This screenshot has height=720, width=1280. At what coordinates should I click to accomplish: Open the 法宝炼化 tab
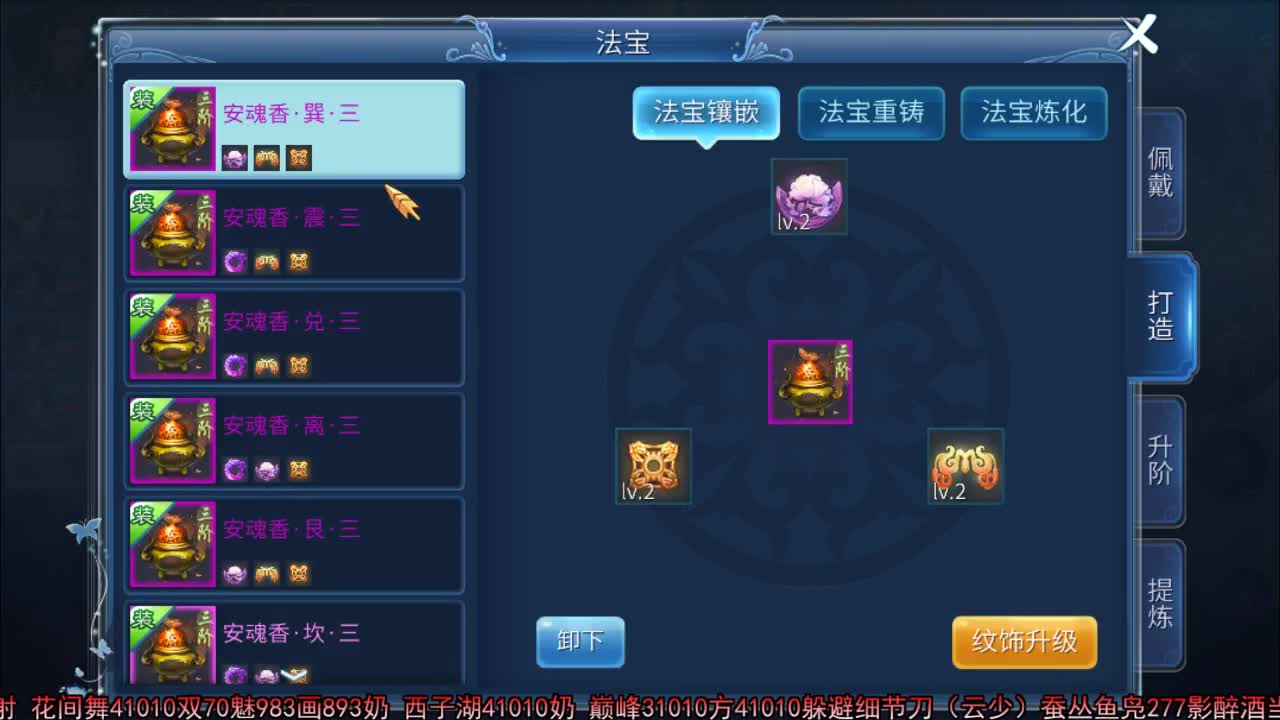pyautogui.click(x=1033, y=113)
